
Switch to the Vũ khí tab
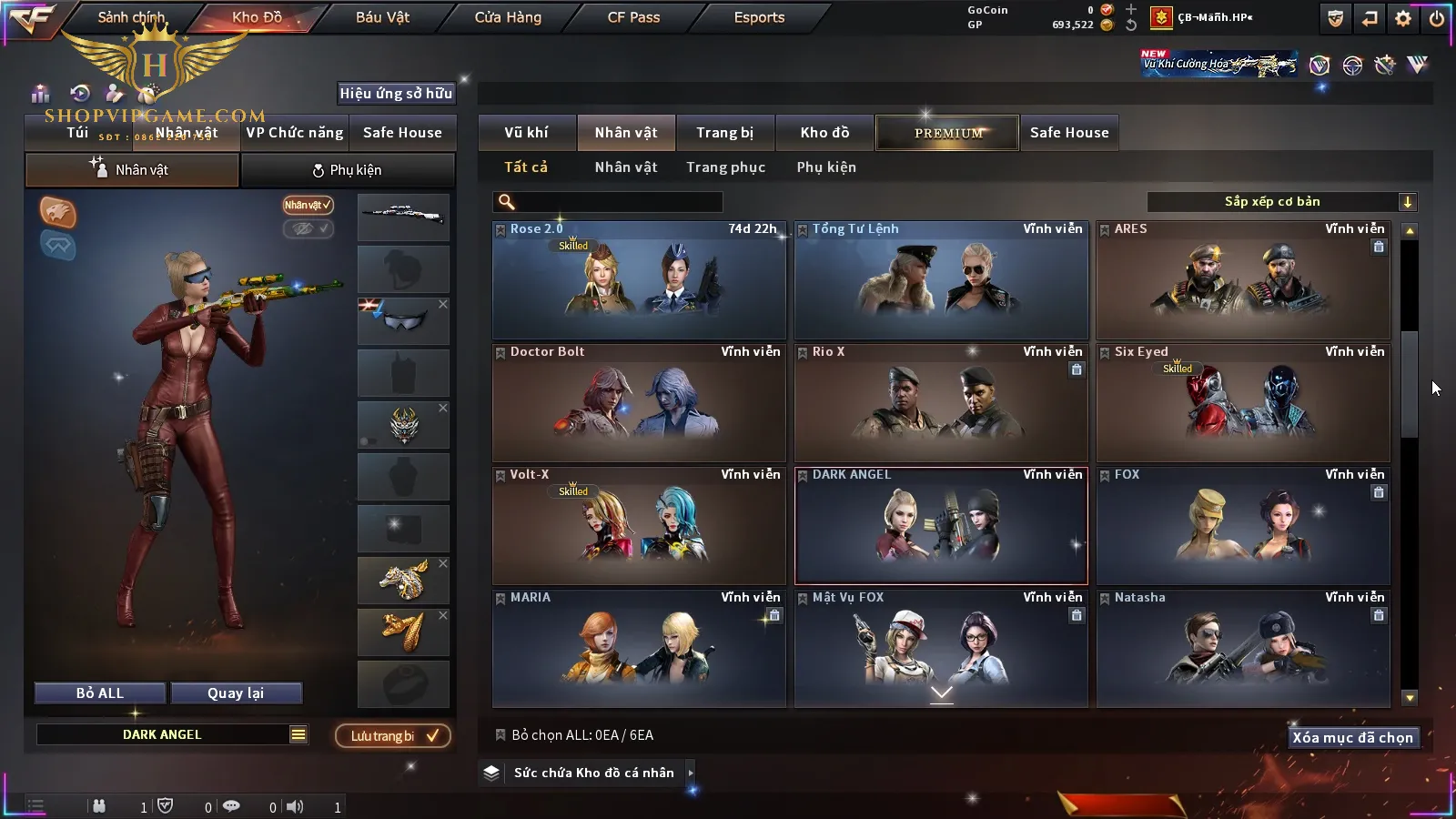click(526, 133)
